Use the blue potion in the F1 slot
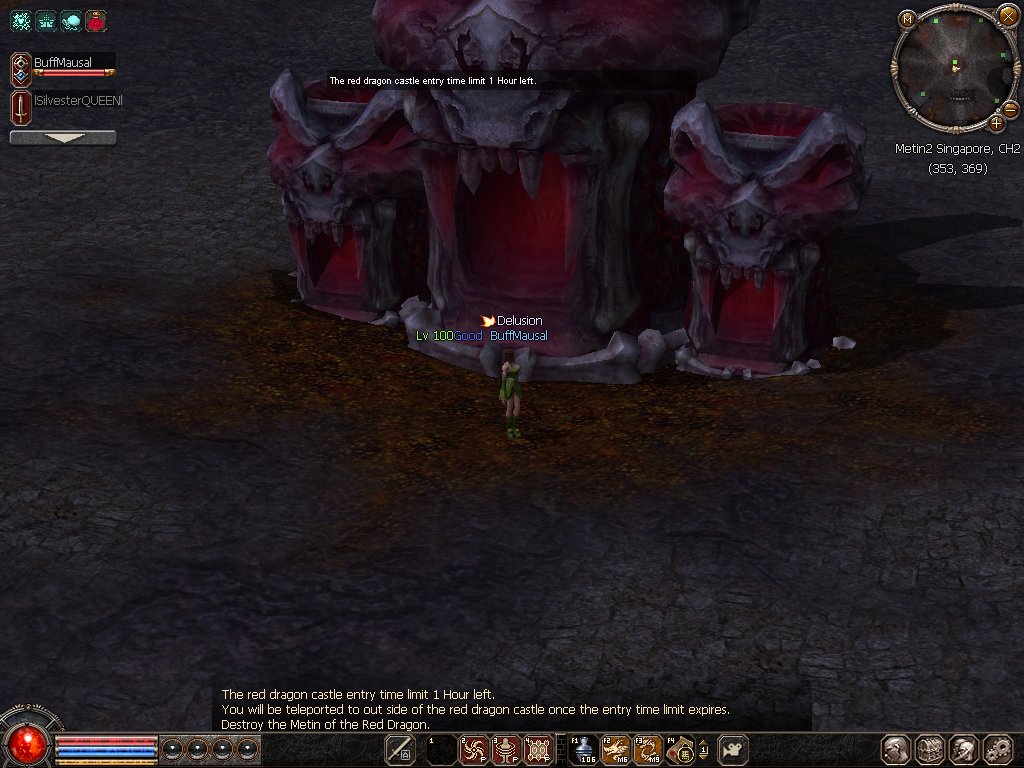Image resolution: width=1024 pixels, height=768 pixels. (x=583, y=749)
